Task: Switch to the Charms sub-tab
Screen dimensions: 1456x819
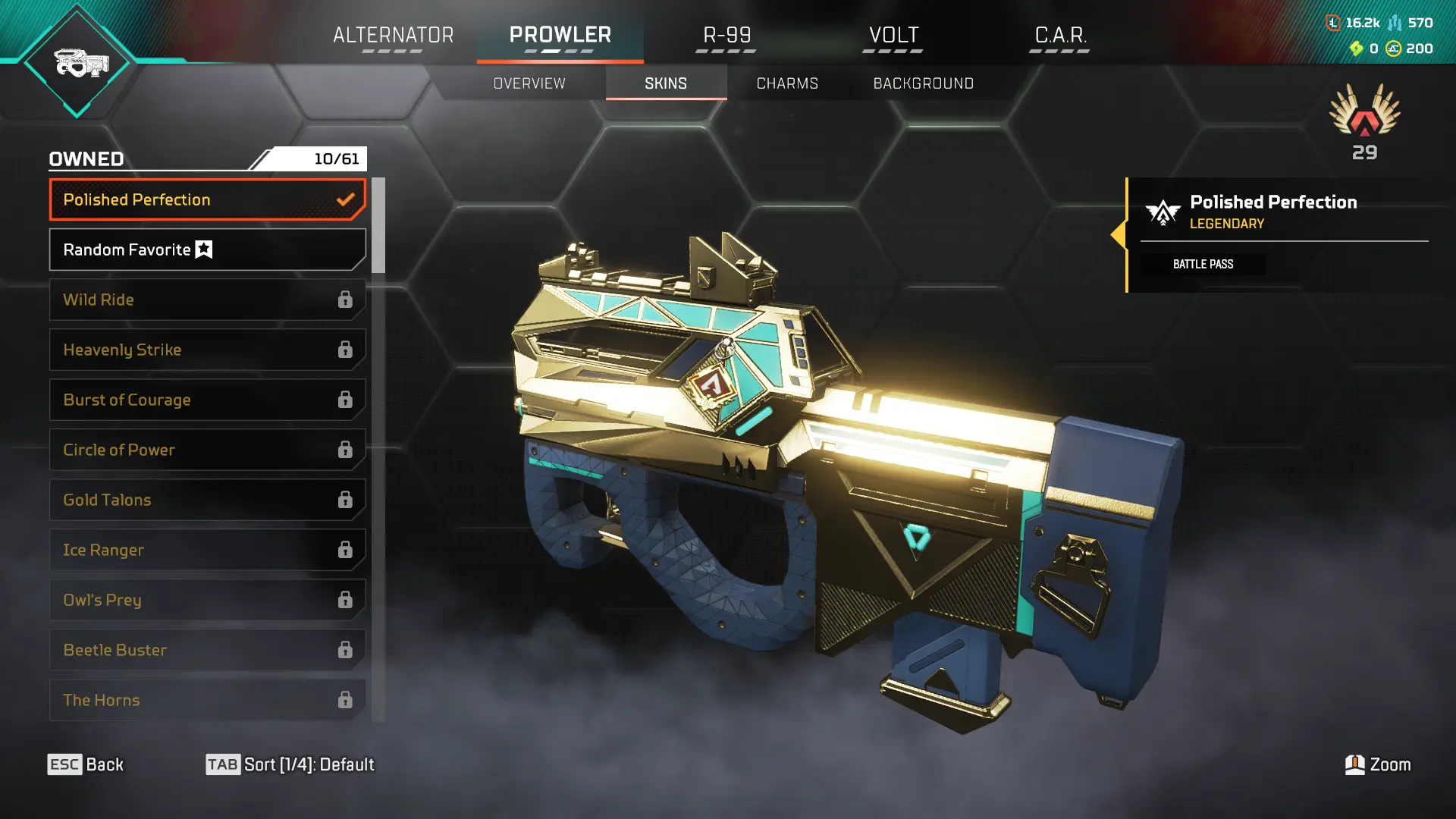Action: [787, 83]
